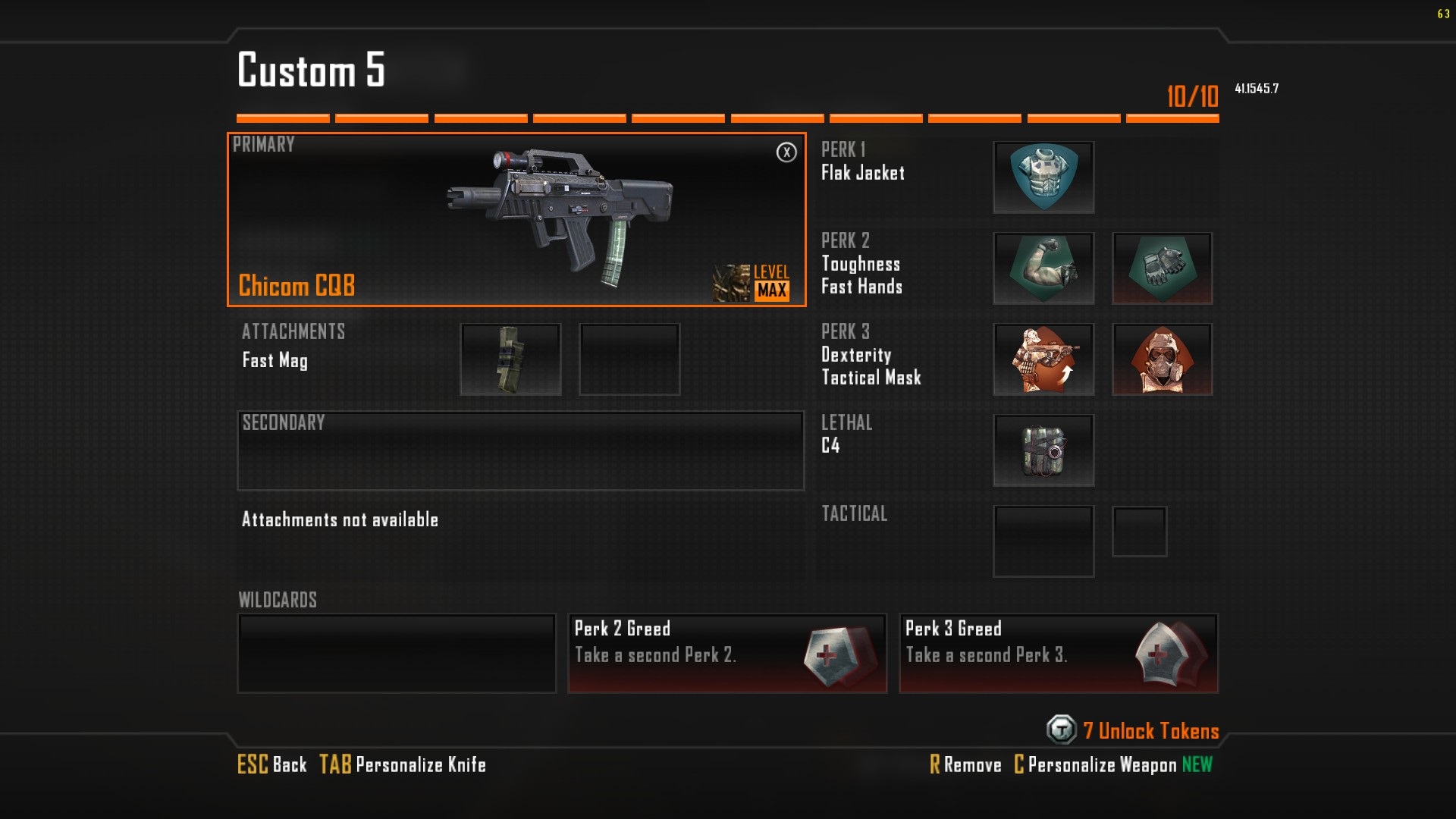Image resolution: width=1456 pixels, height=819 pixels.
Task: Click the Remove option
Action: (x=965, y=764)
